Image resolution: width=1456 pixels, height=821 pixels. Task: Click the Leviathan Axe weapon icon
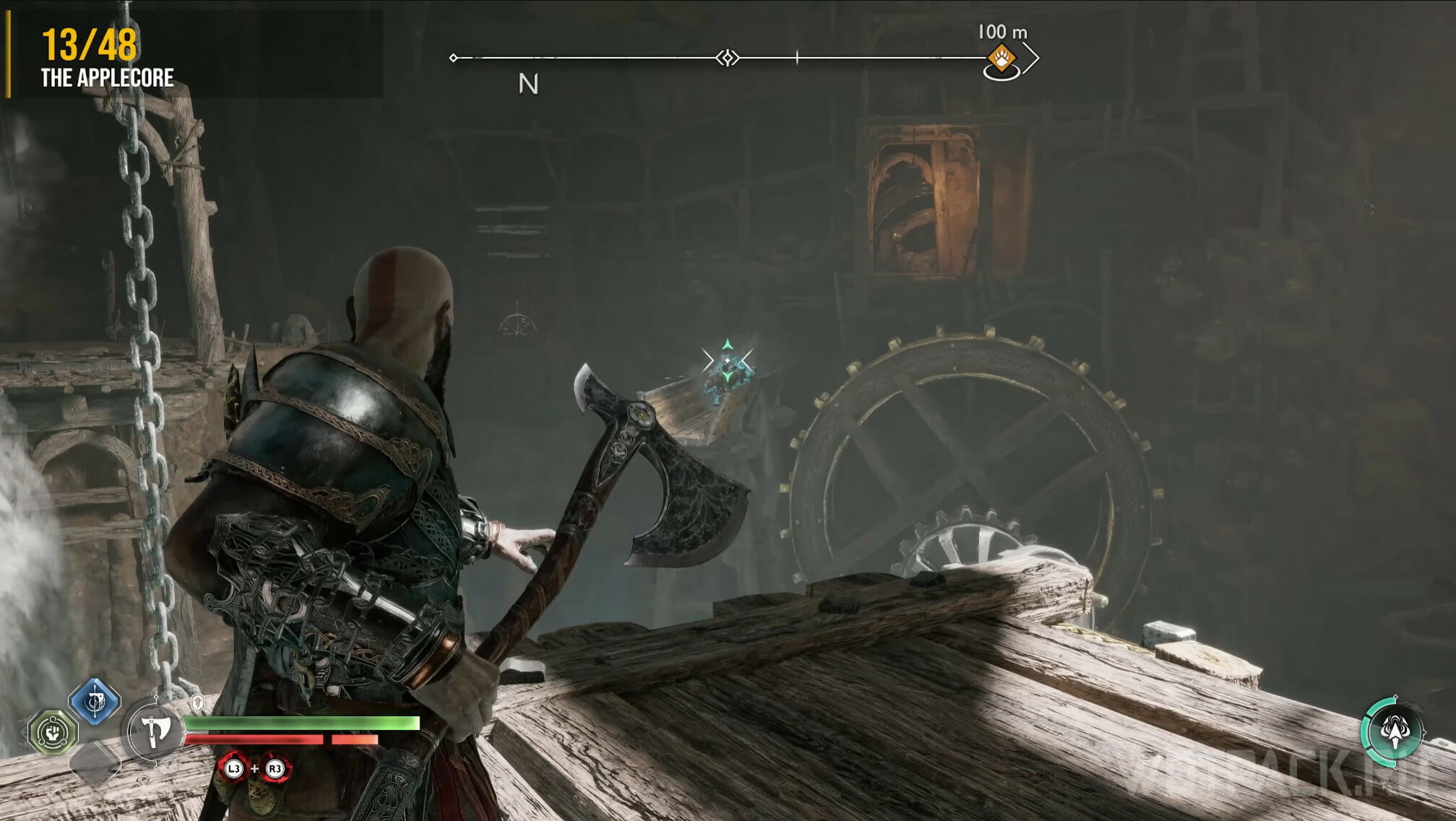point(154,731)
